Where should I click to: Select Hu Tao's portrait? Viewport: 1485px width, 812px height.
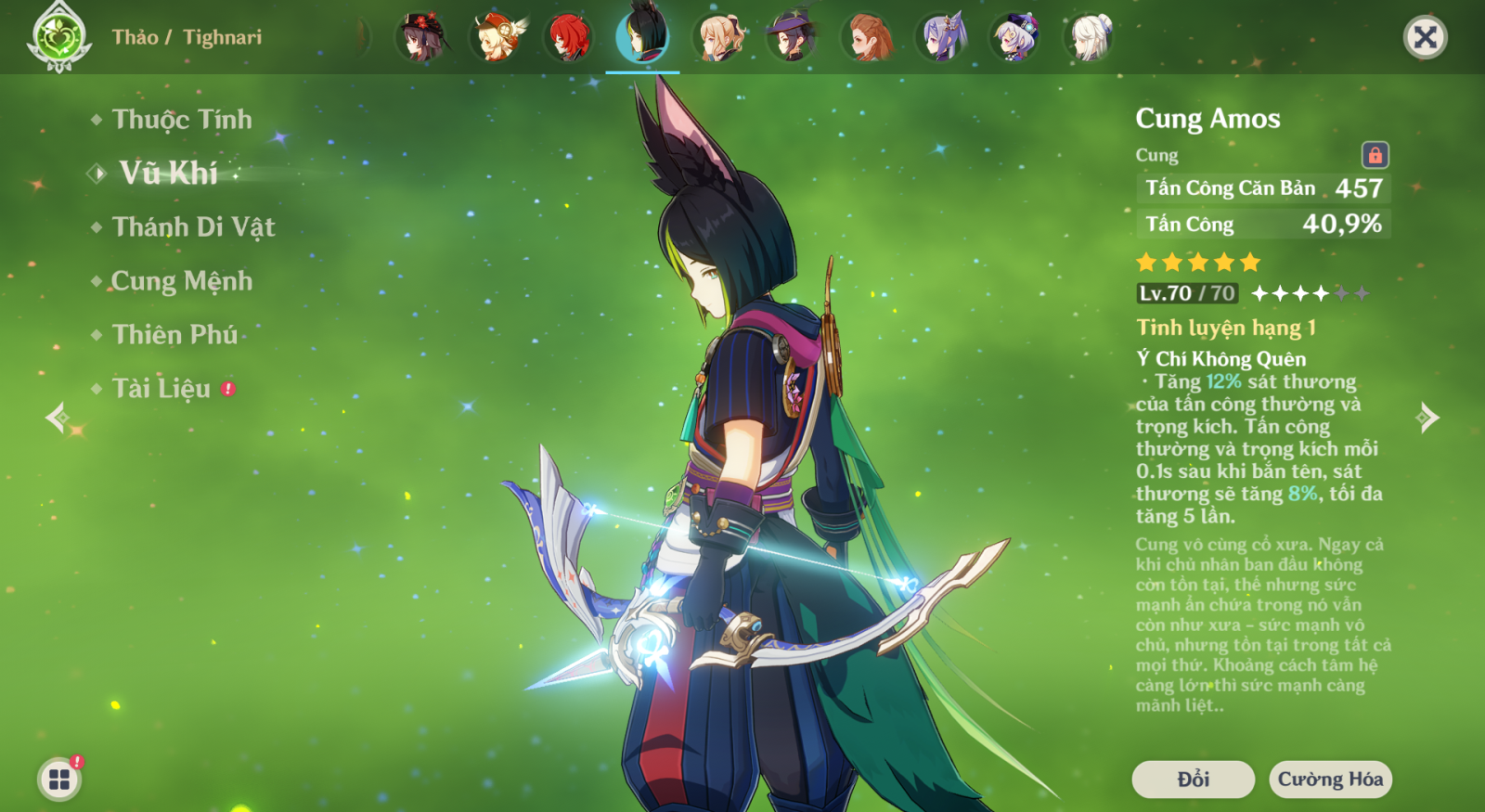tap(421, 38)
